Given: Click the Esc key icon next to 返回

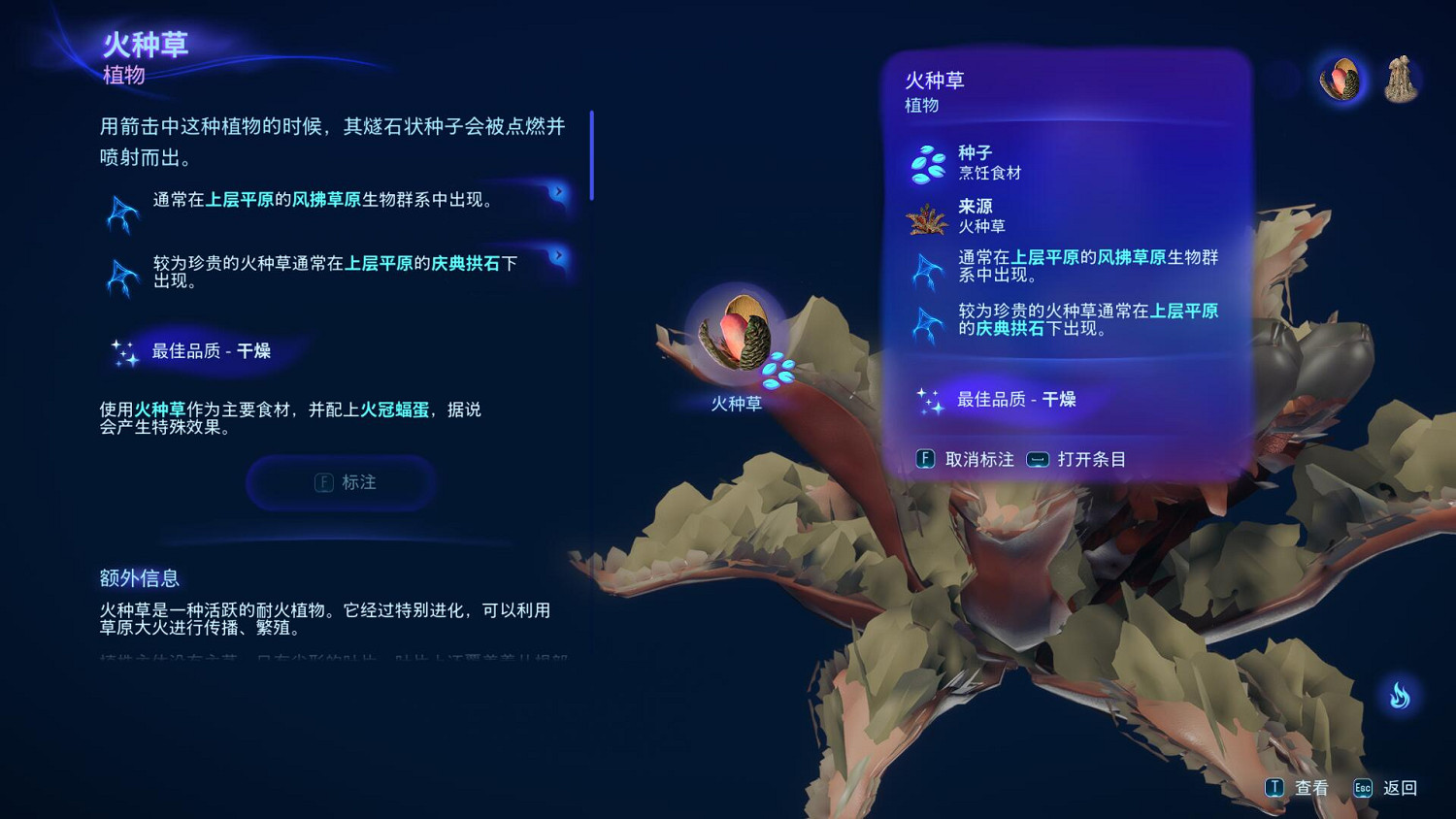Looking at the screenshot, I should pyautogui.click(x=1363, y=787).
